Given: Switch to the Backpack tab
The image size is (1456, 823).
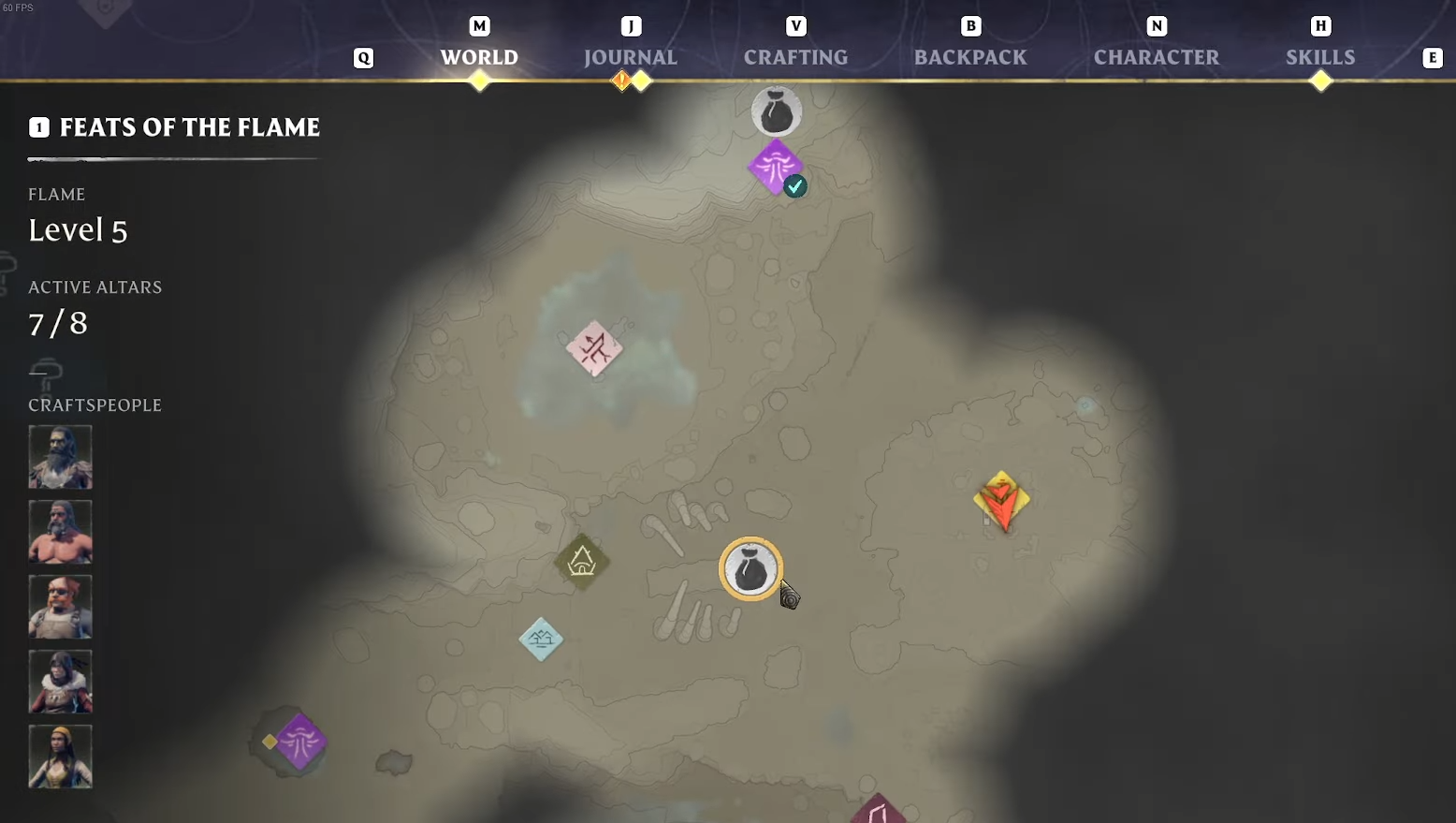Looking at the screenshot, I should point(970,56).
